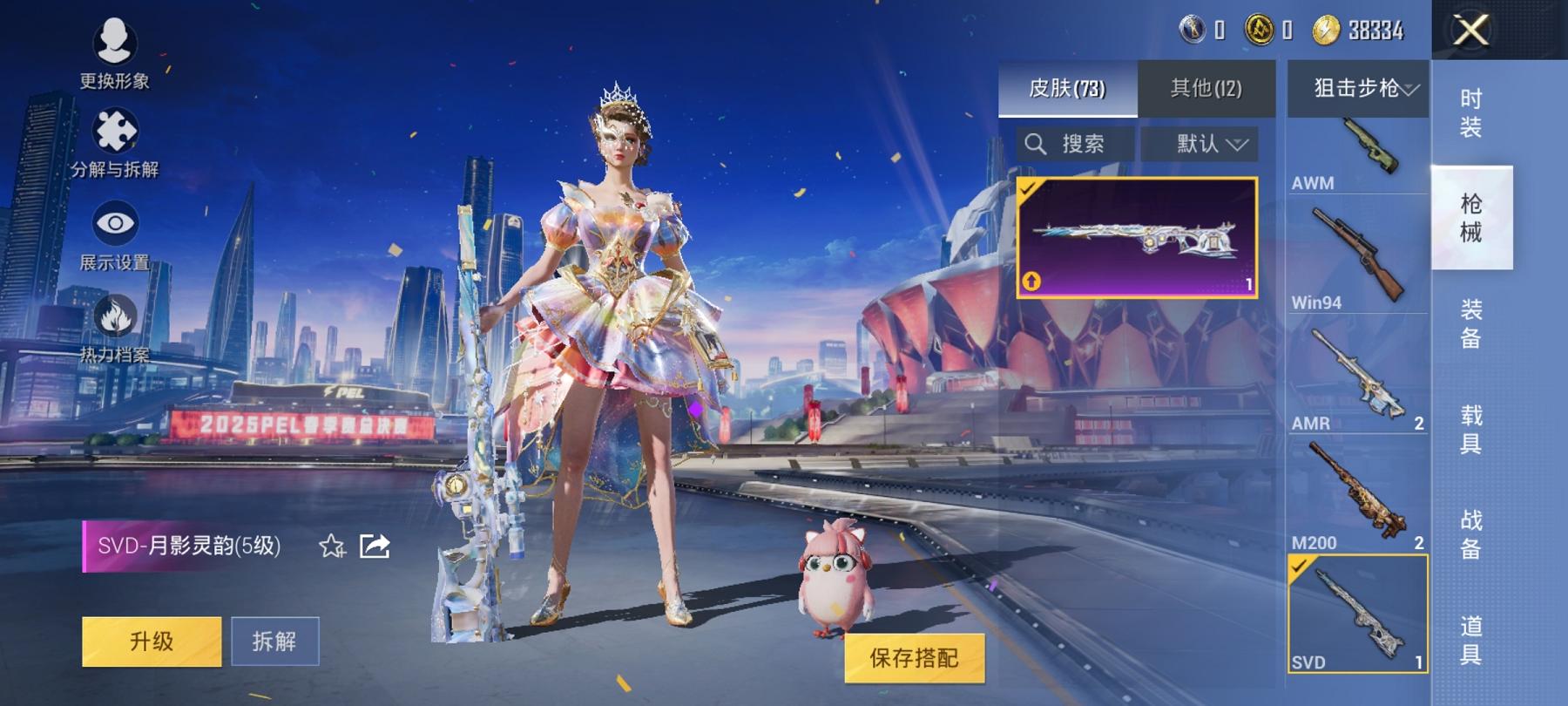
Task: Tap the share icon next to SVD skin name
Action: [x=375, y=545]
